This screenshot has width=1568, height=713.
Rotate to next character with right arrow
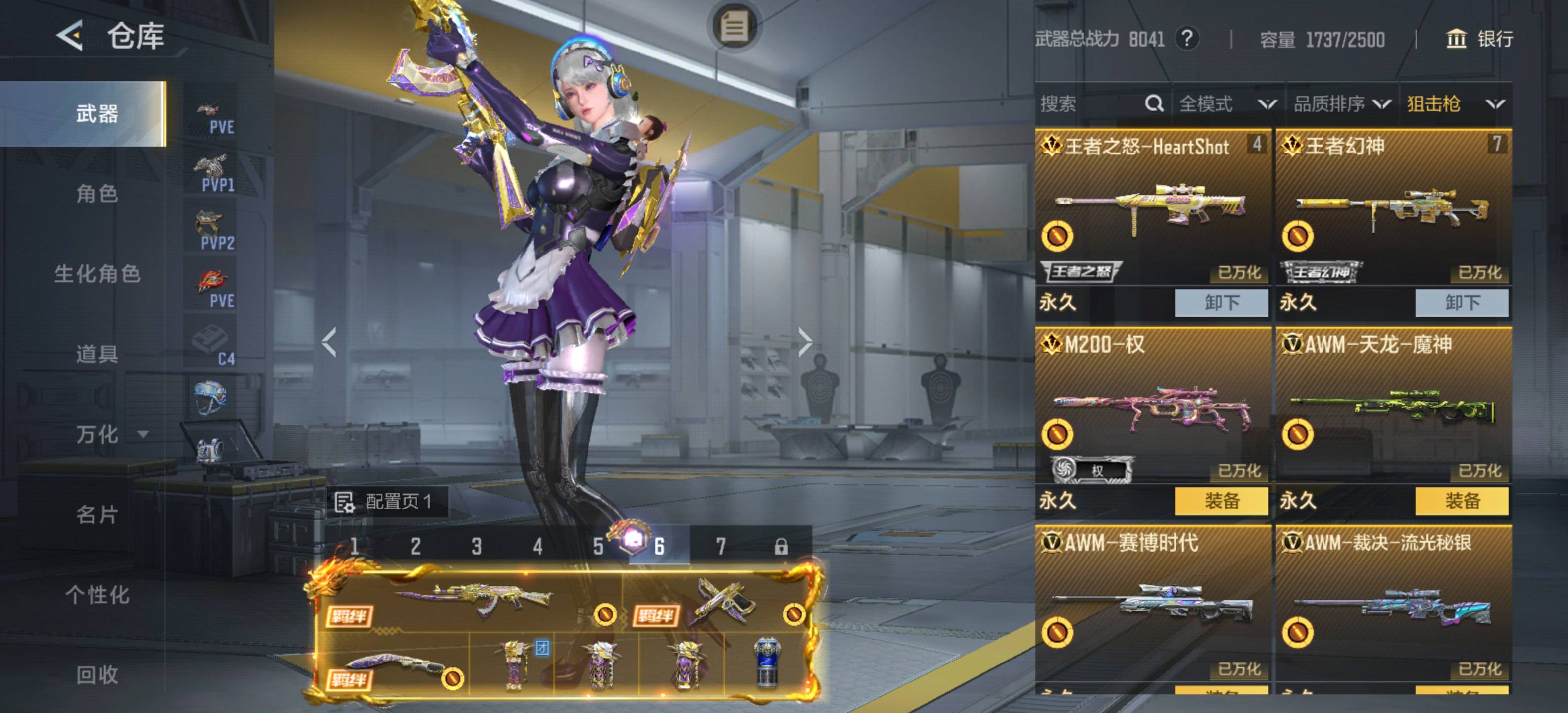click(805, 342)
